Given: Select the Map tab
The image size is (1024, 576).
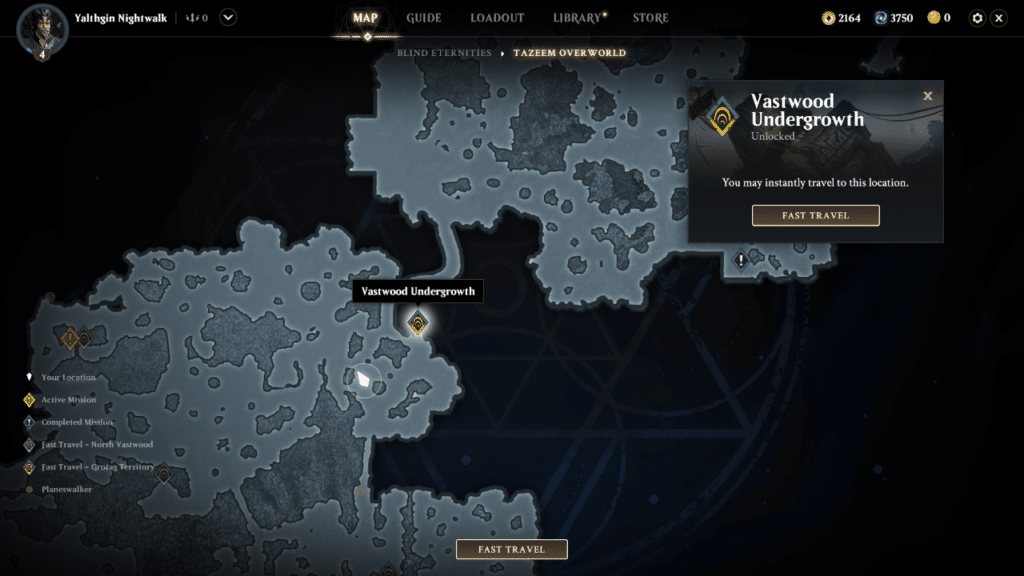Looking at the screenshot, I should pos(365,18).
